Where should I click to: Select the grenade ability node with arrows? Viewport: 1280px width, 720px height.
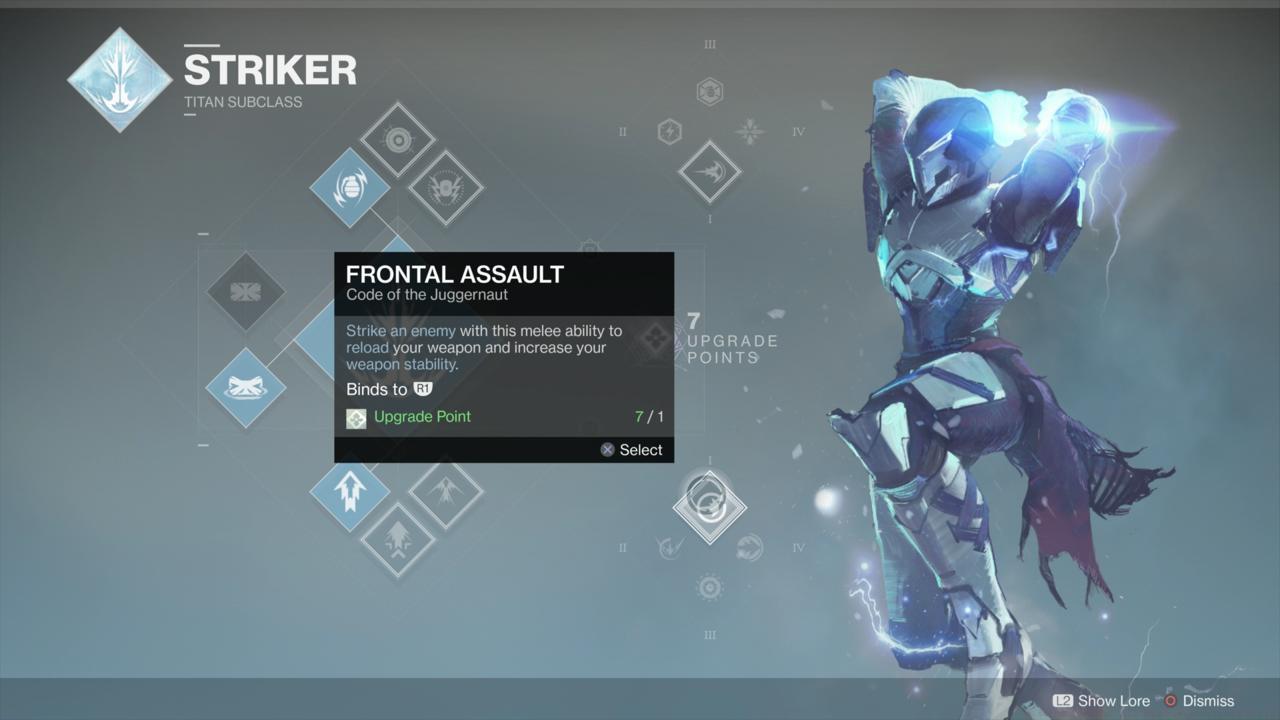349,187
